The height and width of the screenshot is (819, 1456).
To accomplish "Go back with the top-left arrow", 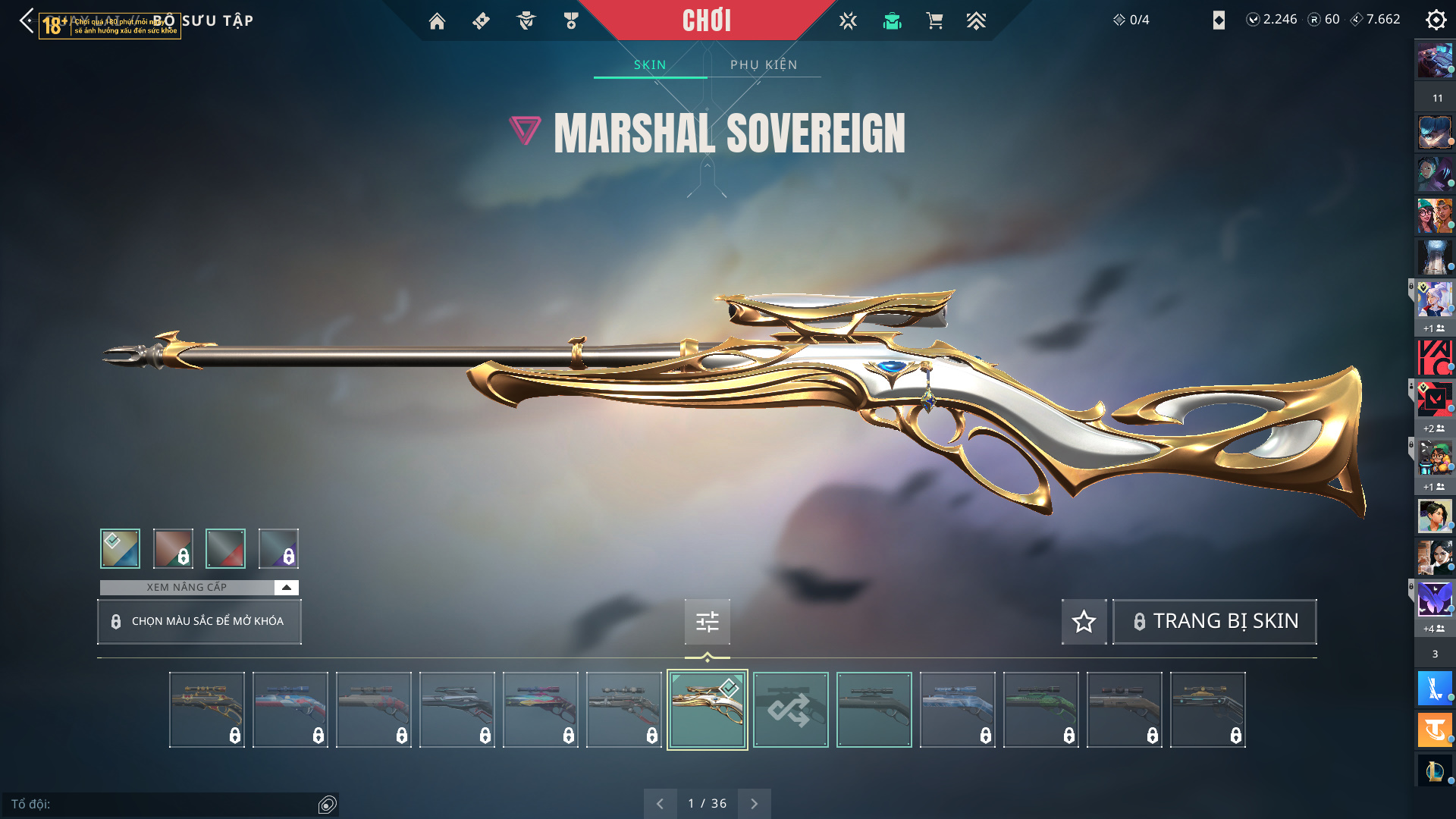I will click(27, 20).
